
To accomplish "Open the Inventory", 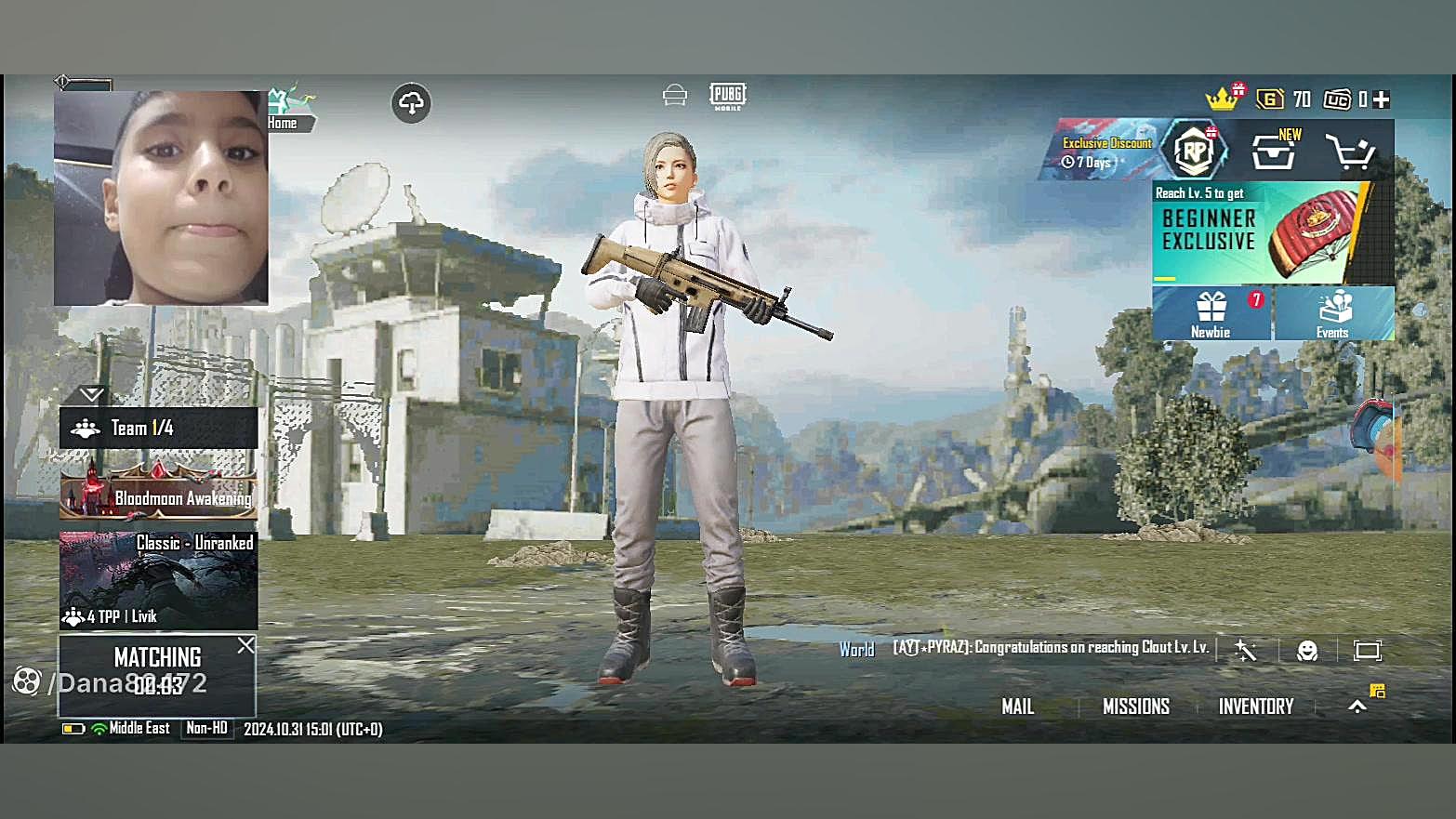I will tap(1255, 707).
